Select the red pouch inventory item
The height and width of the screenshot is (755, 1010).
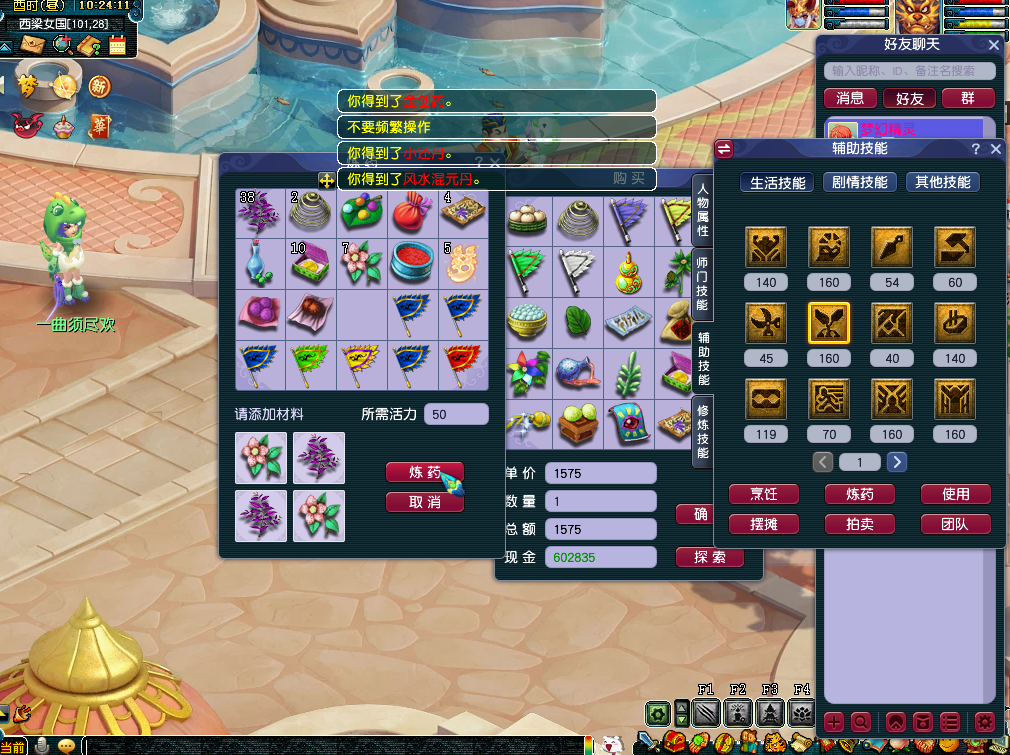click(x=413, y=212)
